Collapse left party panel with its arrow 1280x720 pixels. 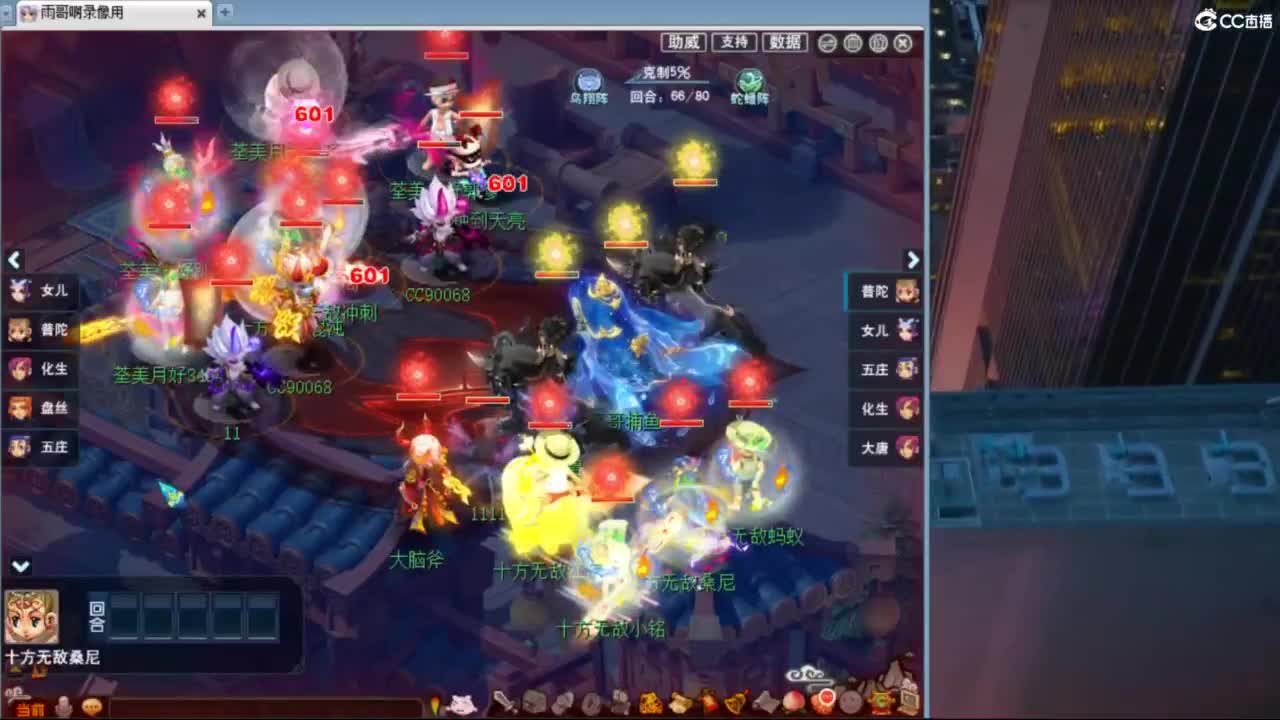tap(15, 260)
